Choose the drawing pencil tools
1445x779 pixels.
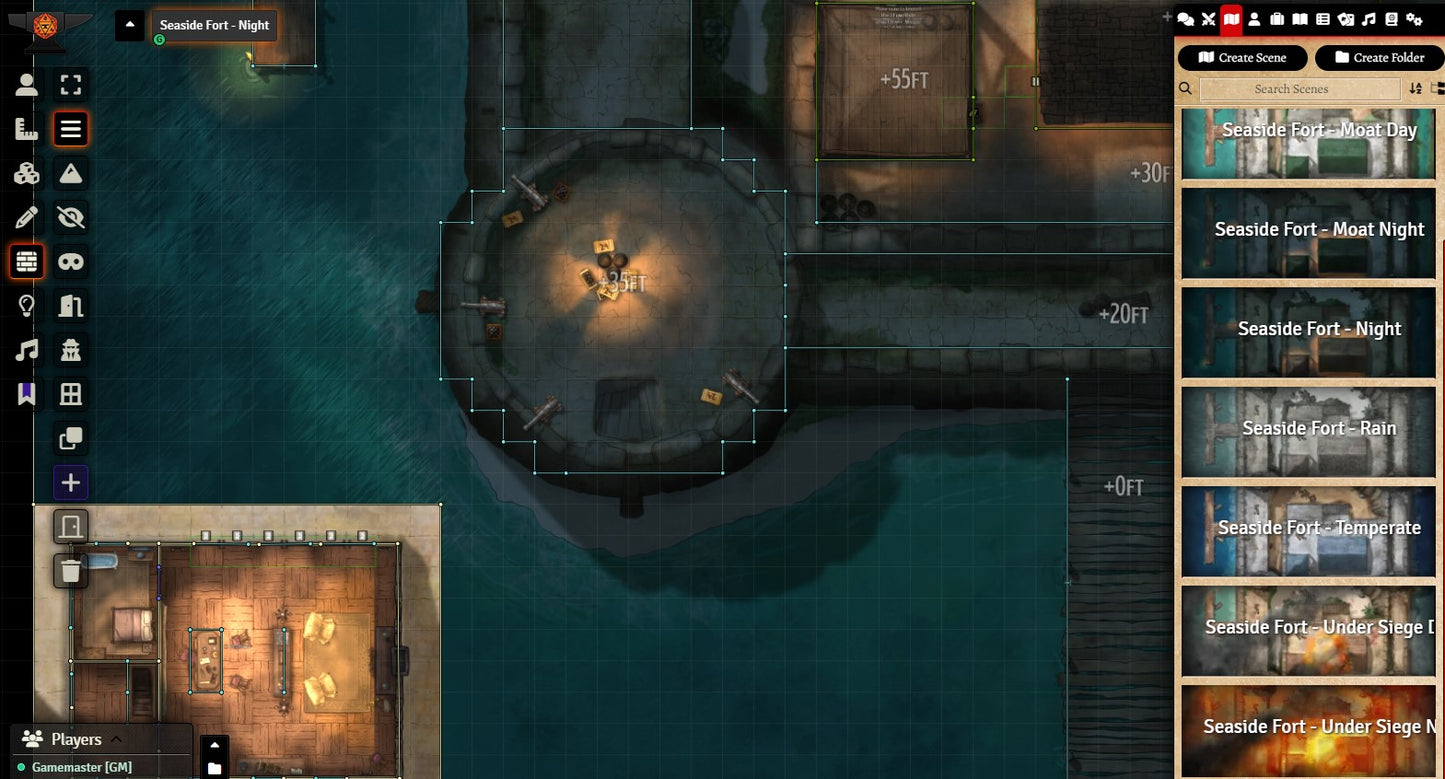coord(27,218)
